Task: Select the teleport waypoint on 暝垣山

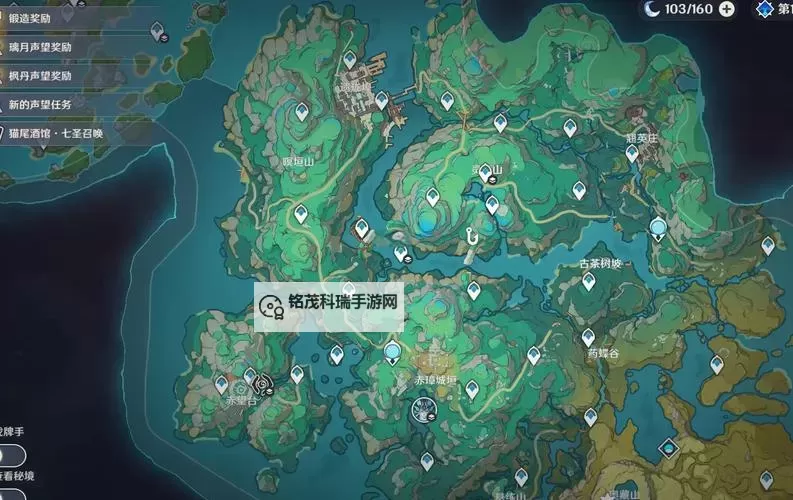Action: tap(301, 212)
